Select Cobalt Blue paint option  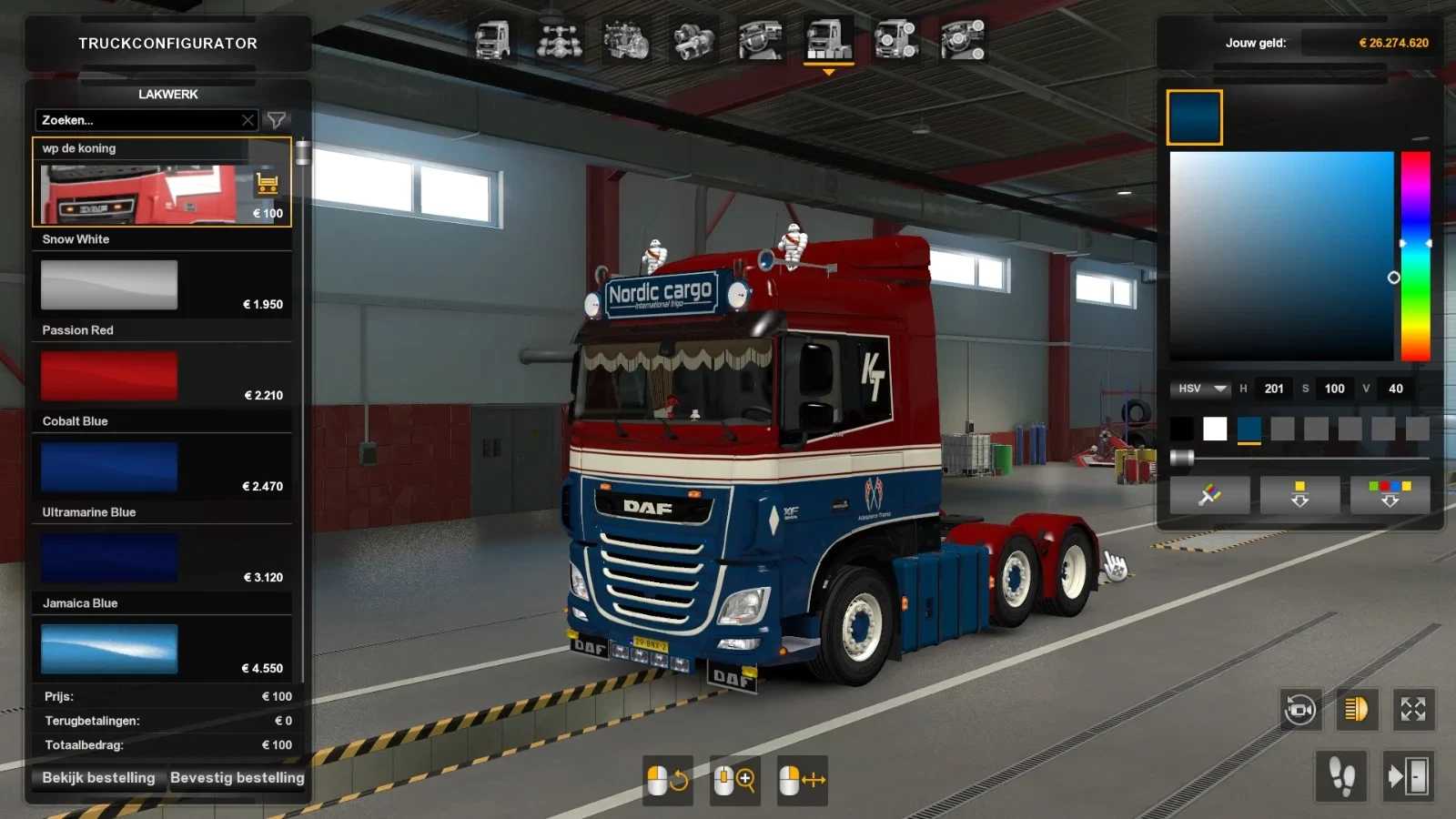click(109, 467)
